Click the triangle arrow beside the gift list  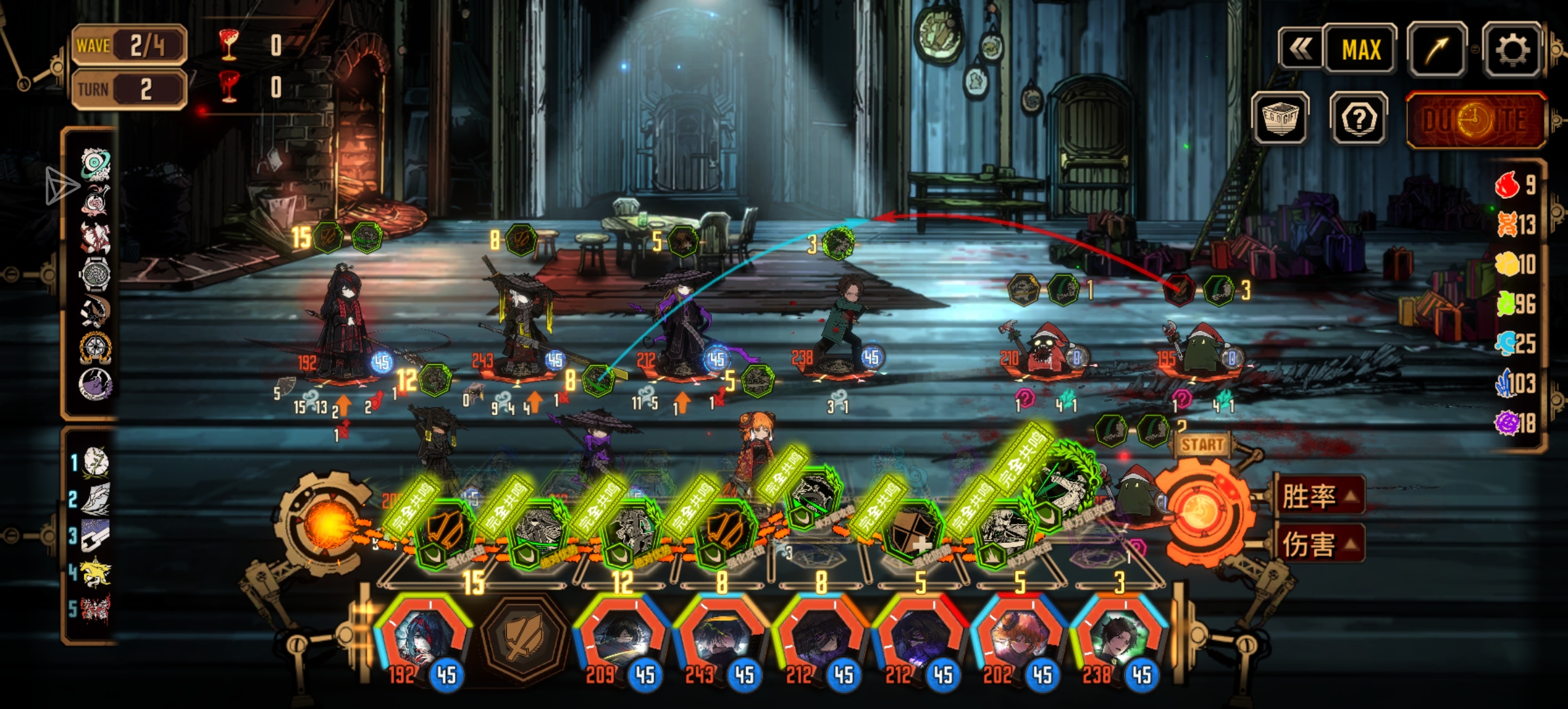(61, 185)
